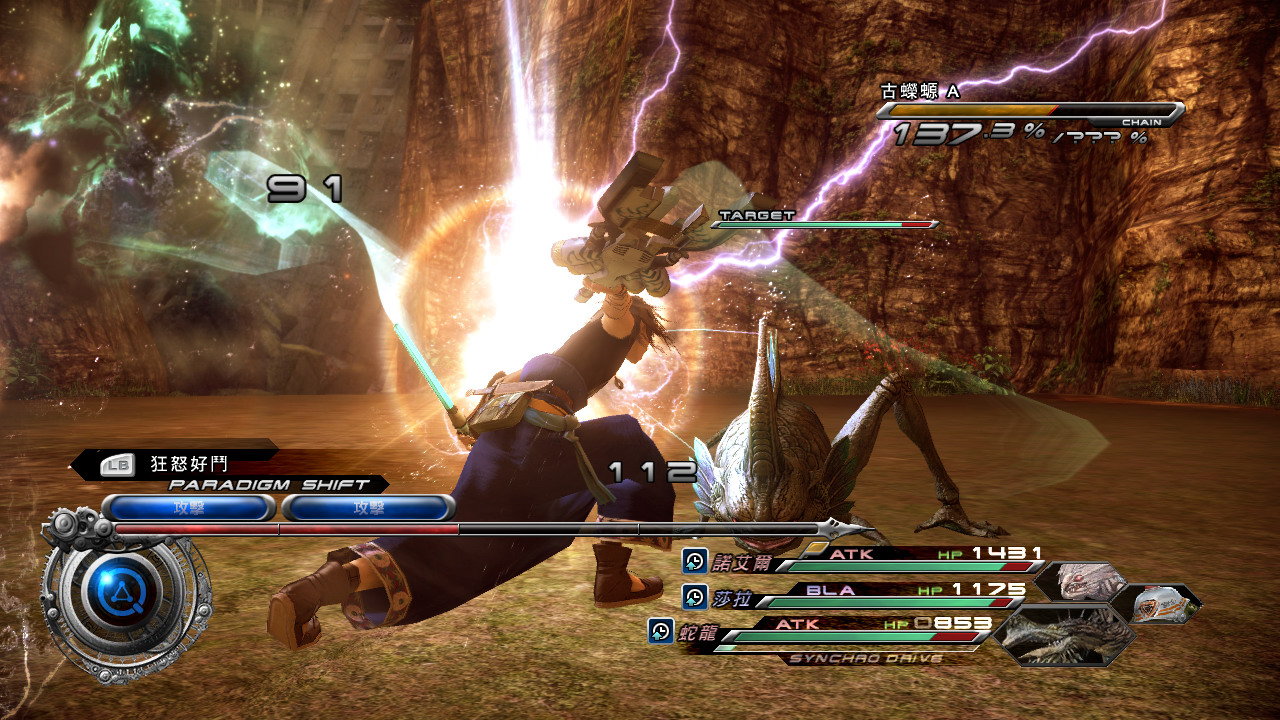
Task: Select the first queued 攻擊 command
Action: coord(188,508)
